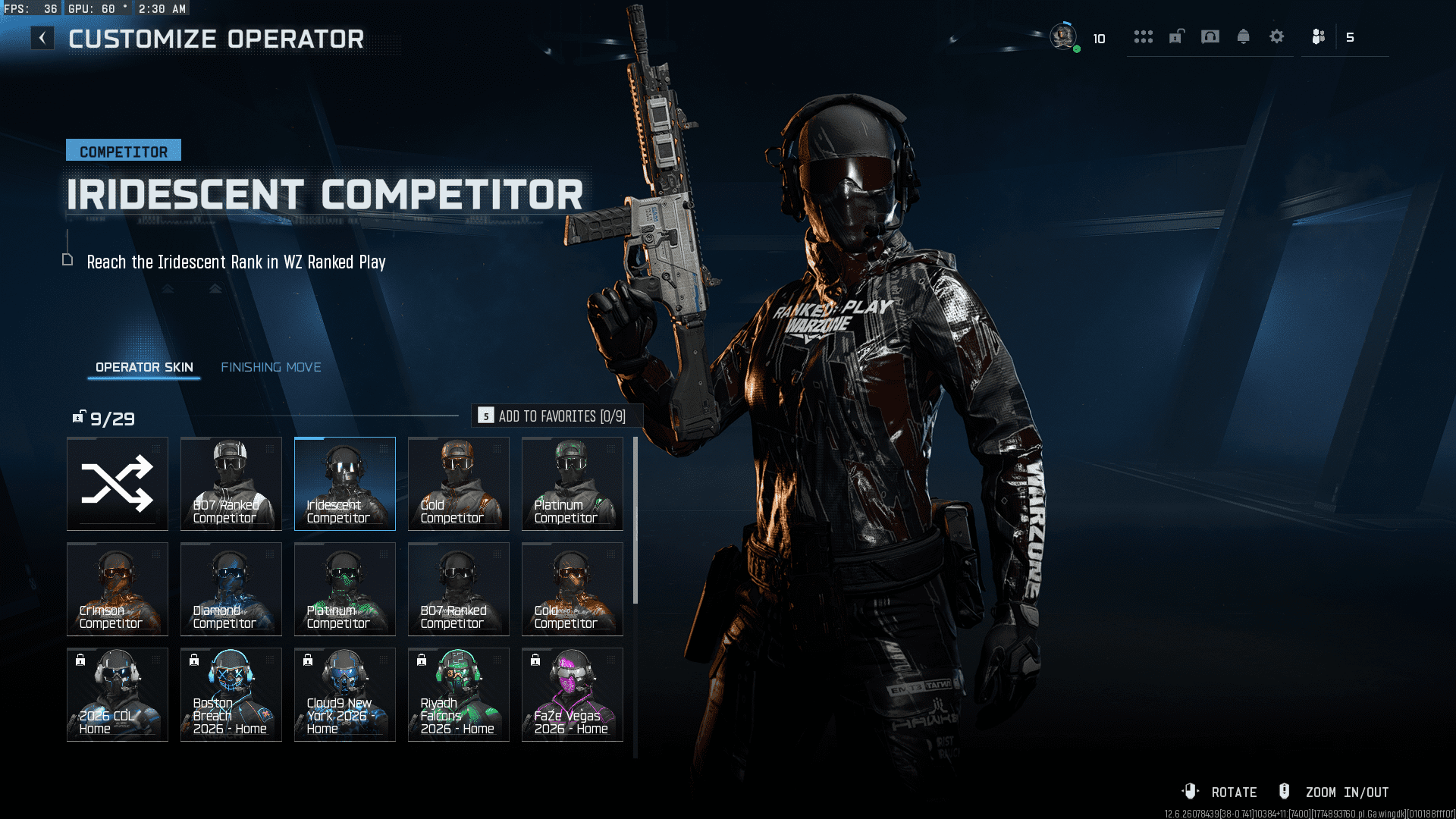Open settings via the gear icon
This screenshot has height=819, width=1456.
pos(1277,36)
